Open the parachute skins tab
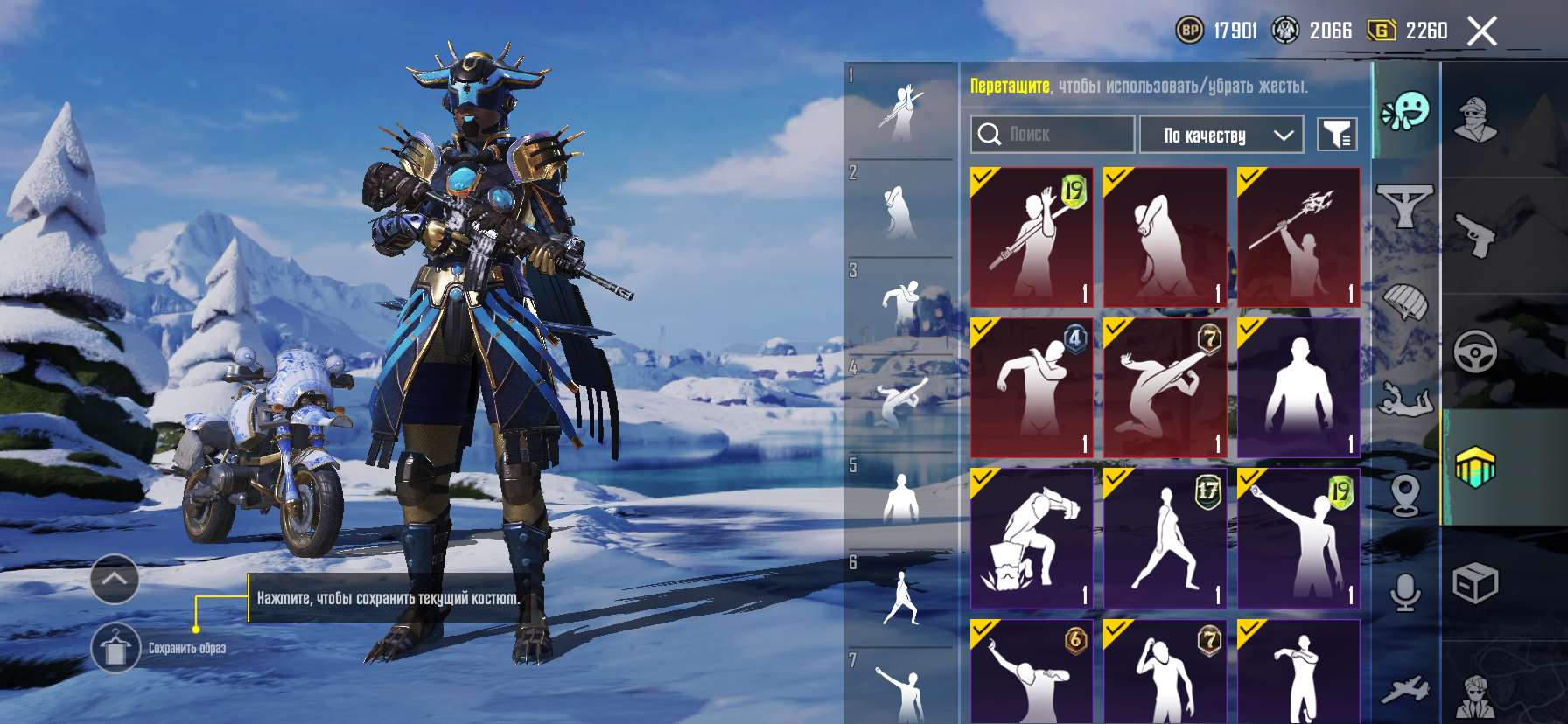This screenshot has width=1568, height=724. 1404,303
